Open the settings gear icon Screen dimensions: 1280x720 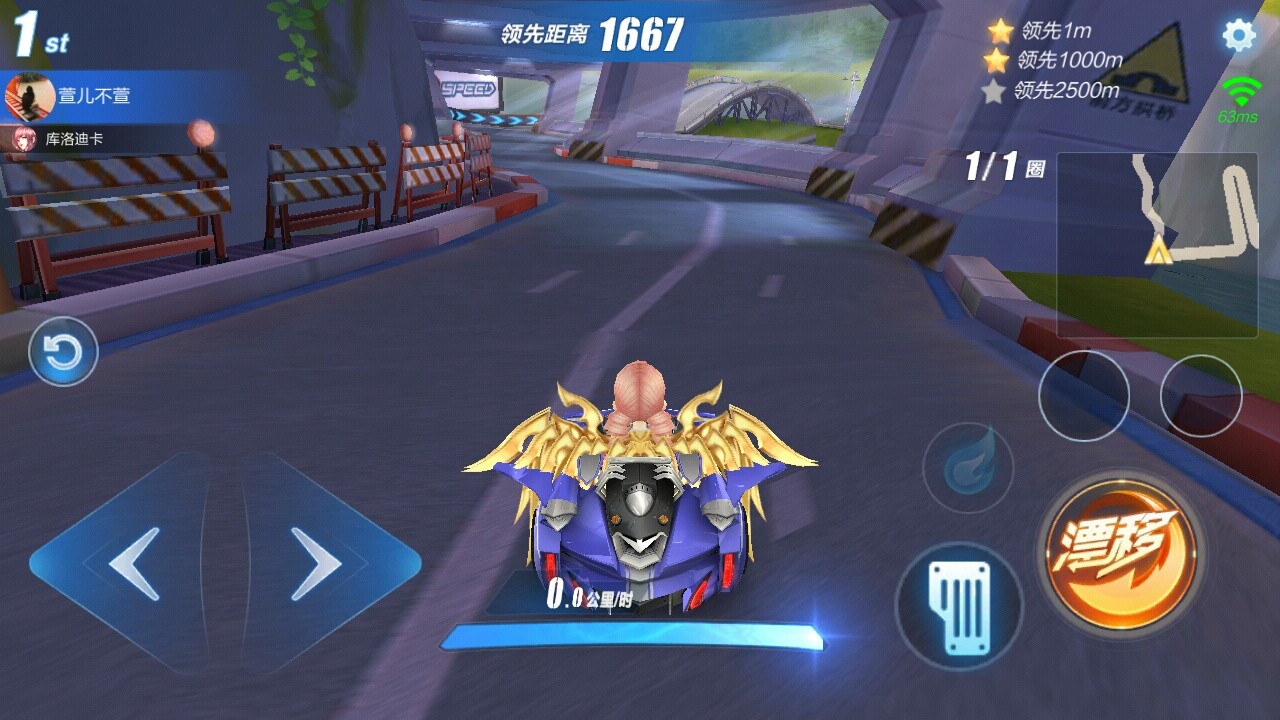[1239, 36]
